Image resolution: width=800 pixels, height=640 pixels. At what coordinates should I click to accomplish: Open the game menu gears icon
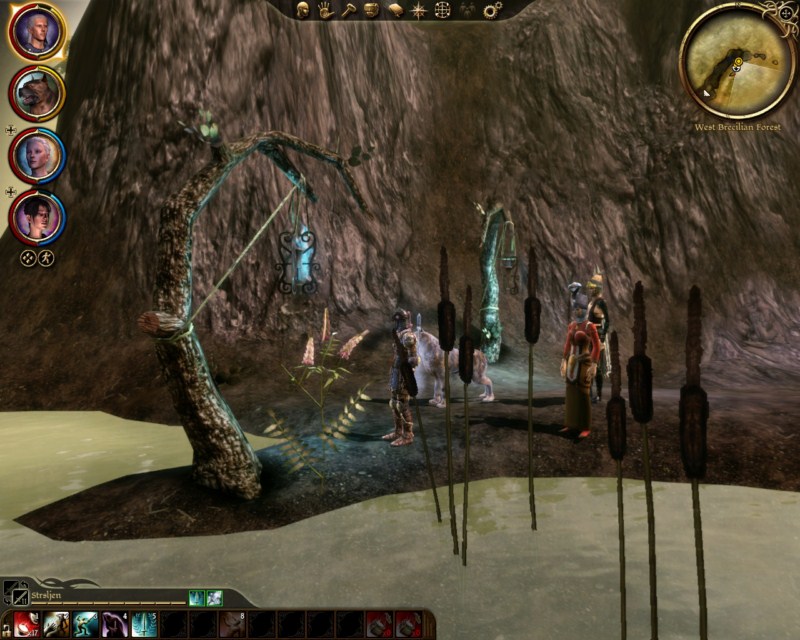[492, 10]
